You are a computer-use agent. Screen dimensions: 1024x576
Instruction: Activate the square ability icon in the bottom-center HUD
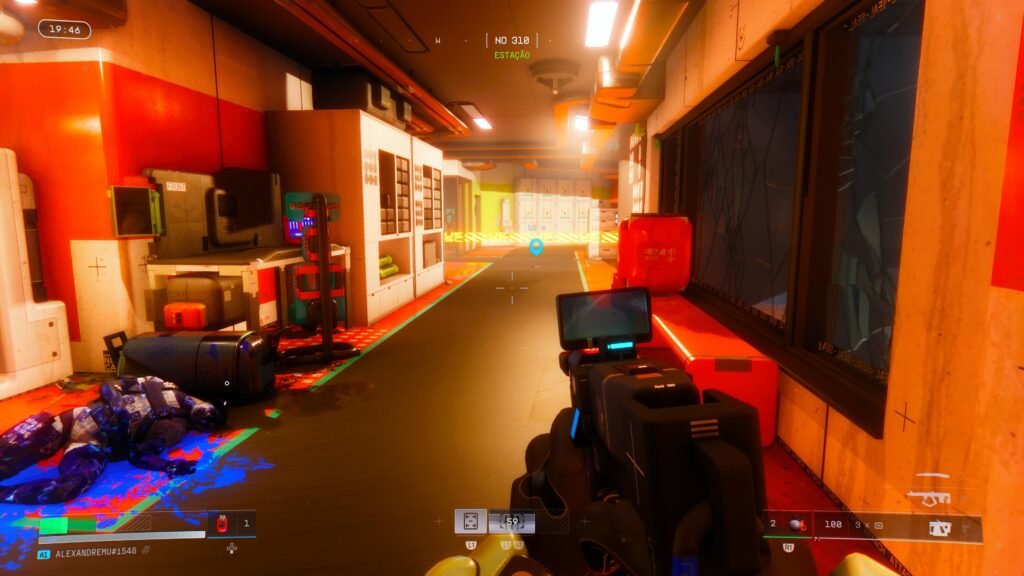point(471,521)
